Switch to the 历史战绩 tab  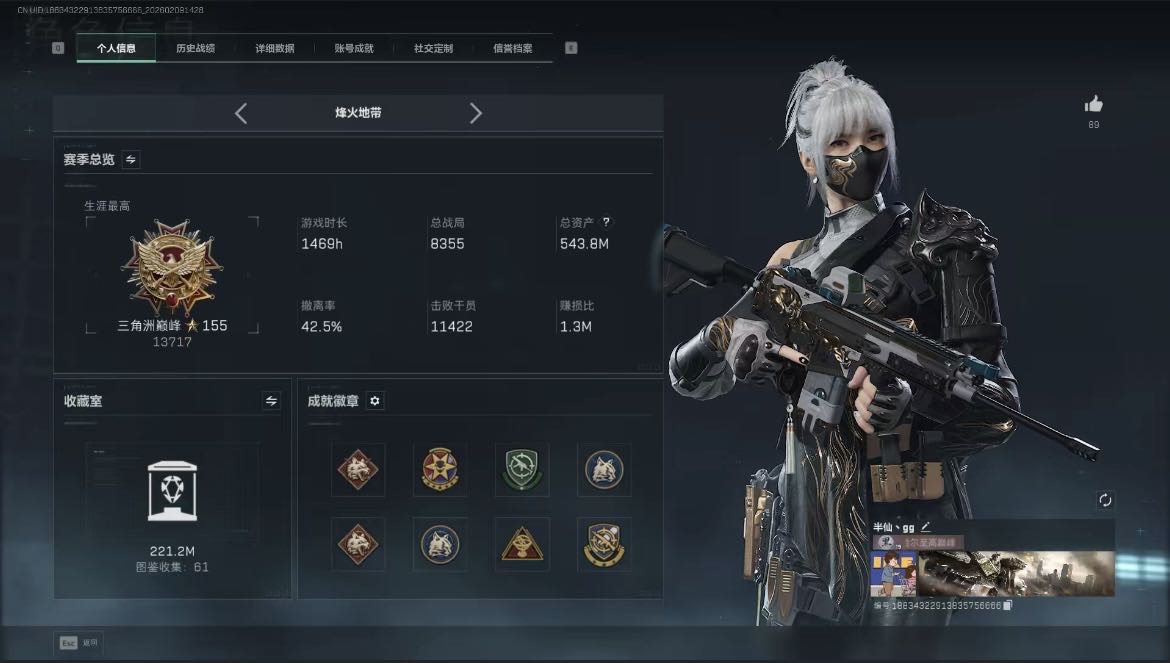click(195, 48)
